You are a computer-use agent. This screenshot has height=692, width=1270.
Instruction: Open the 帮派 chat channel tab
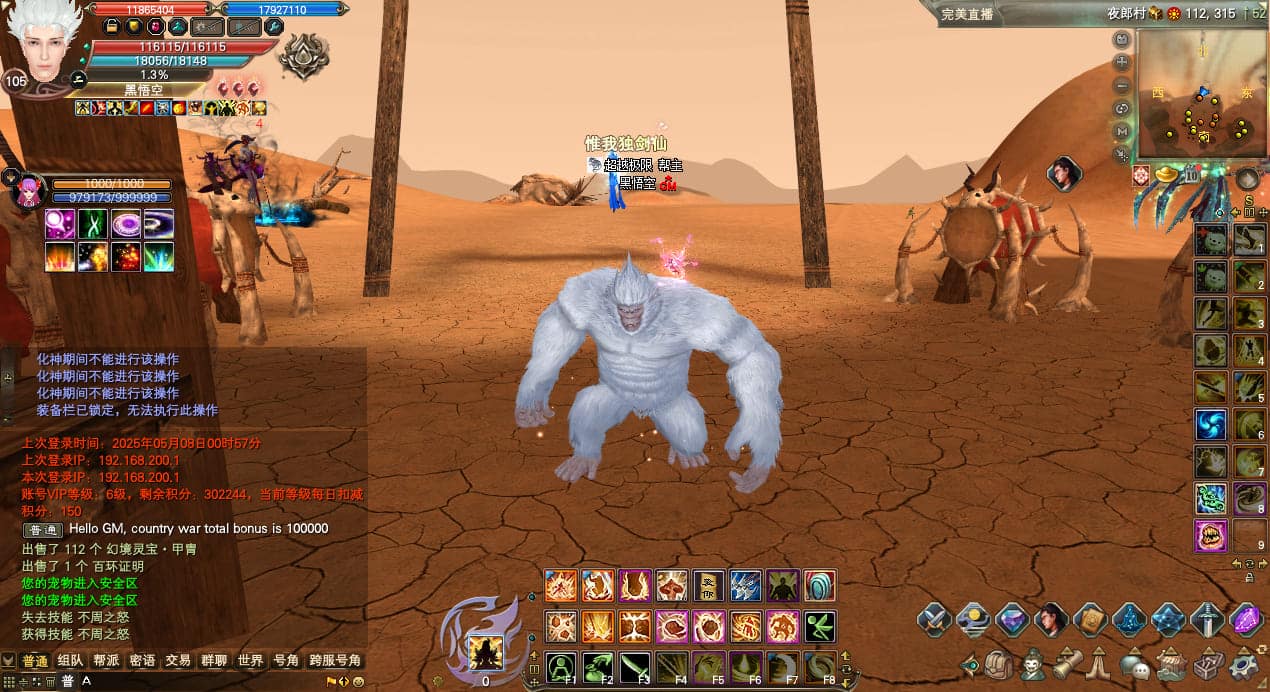[x=106, y=660]
